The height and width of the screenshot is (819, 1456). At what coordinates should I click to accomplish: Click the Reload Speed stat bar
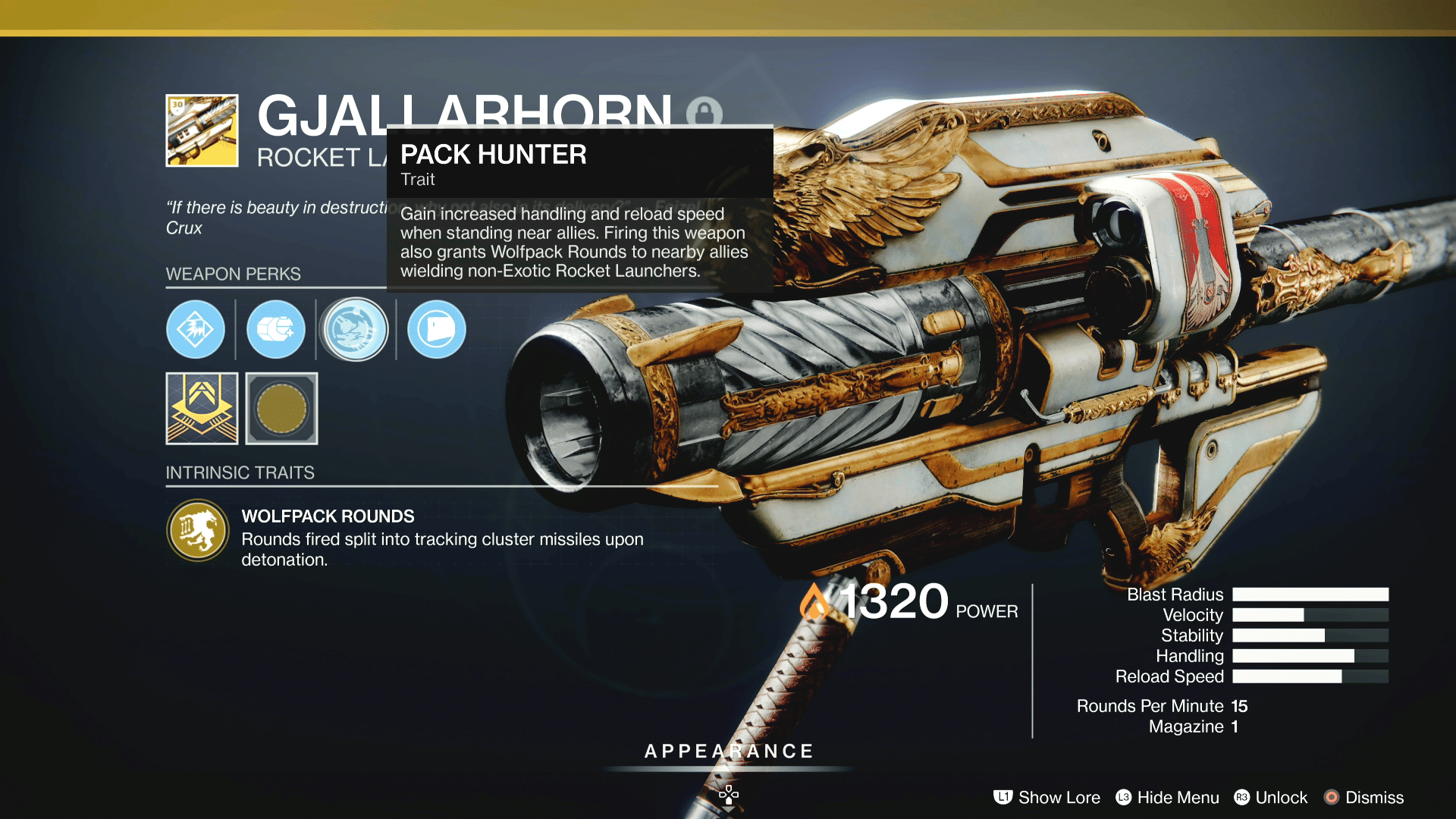click(x=1310, y=676)
